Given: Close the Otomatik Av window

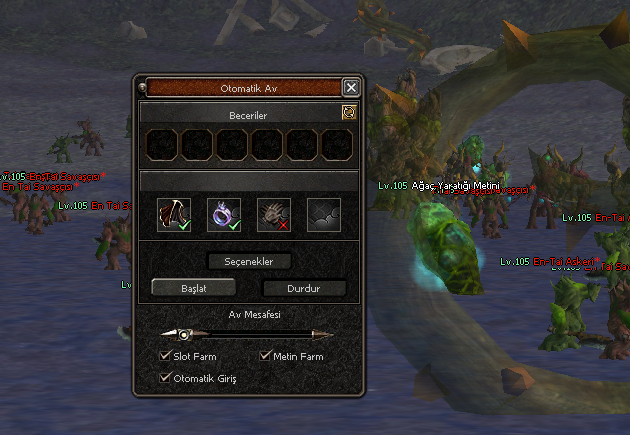Looking at the screenshot, I should 351,87.
